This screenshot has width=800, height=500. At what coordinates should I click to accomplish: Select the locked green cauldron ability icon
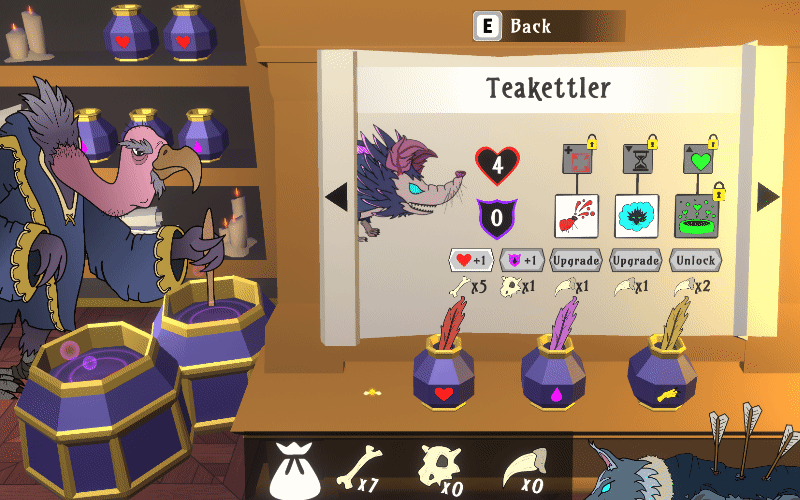[x=696, y=216]
